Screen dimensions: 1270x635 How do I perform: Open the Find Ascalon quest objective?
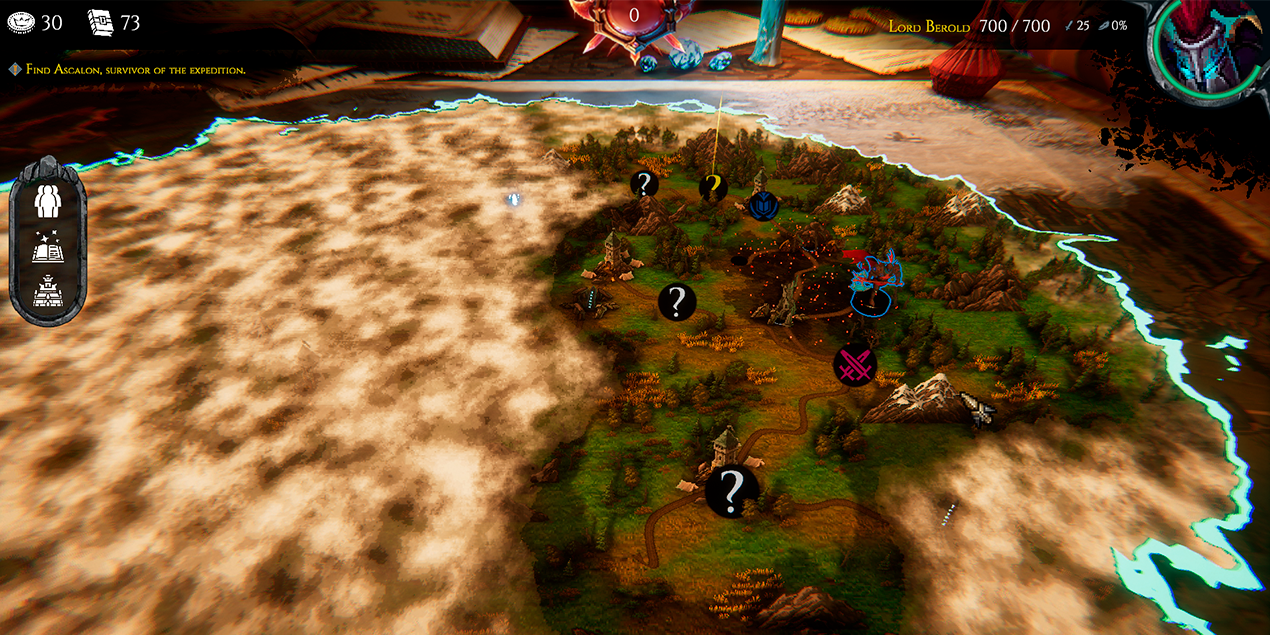click(x=128, y=70)
